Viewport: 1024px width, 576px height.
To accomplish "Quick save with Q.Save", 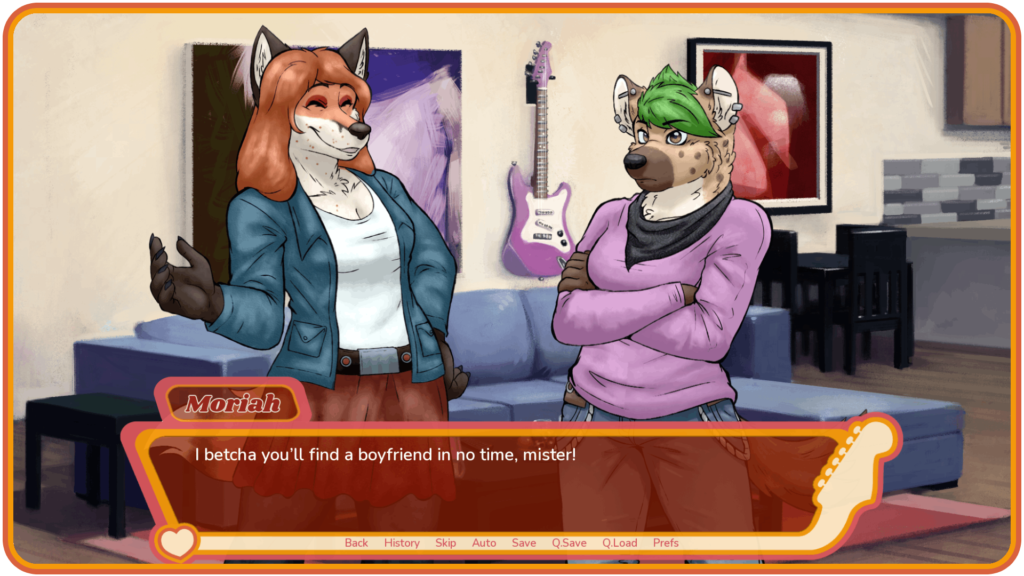I will coord(569,543).
